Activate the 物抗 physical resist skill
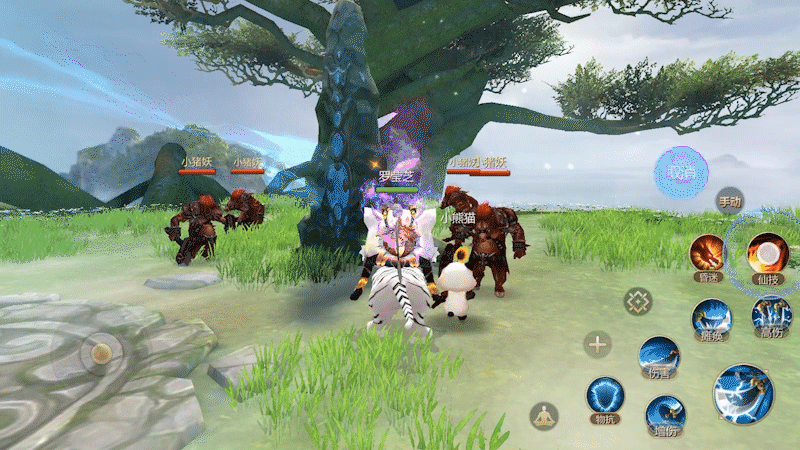This screenshot has width=800, height=450. [605, 396]
